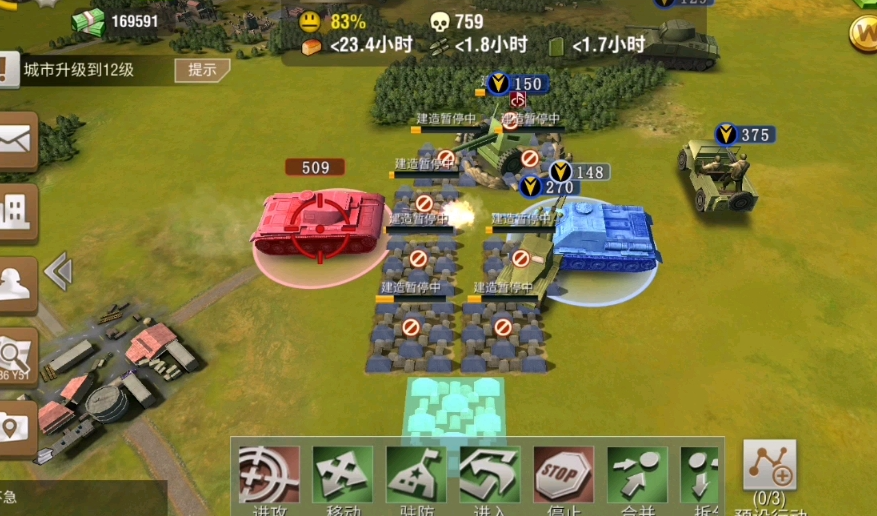Choose the move (移动) command
Image resolution: width=877 pixels, height=516 pixels.
point(342,476)
